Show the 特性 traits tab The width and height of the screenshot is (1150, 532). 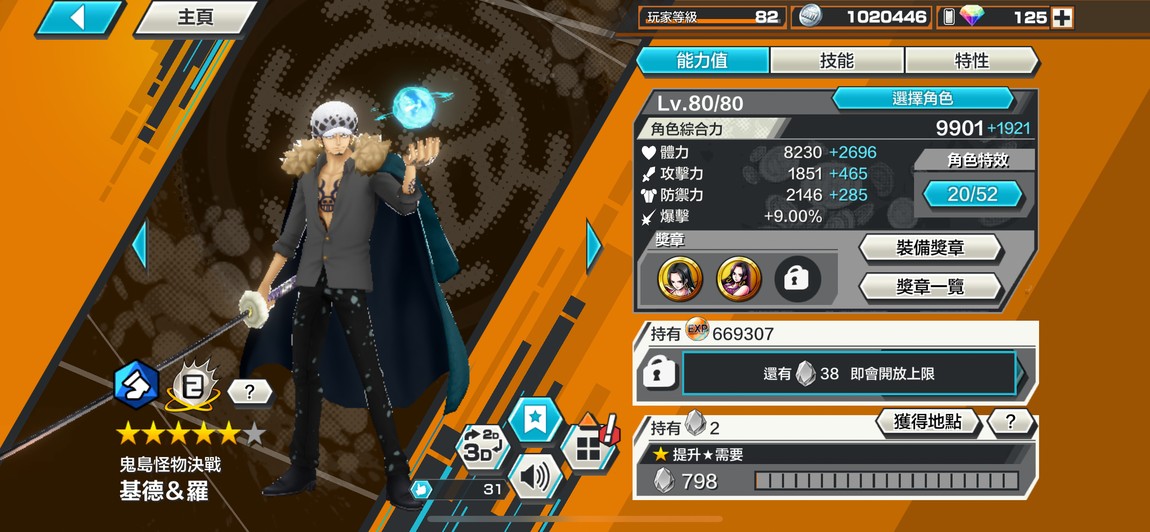coord(971,60)
